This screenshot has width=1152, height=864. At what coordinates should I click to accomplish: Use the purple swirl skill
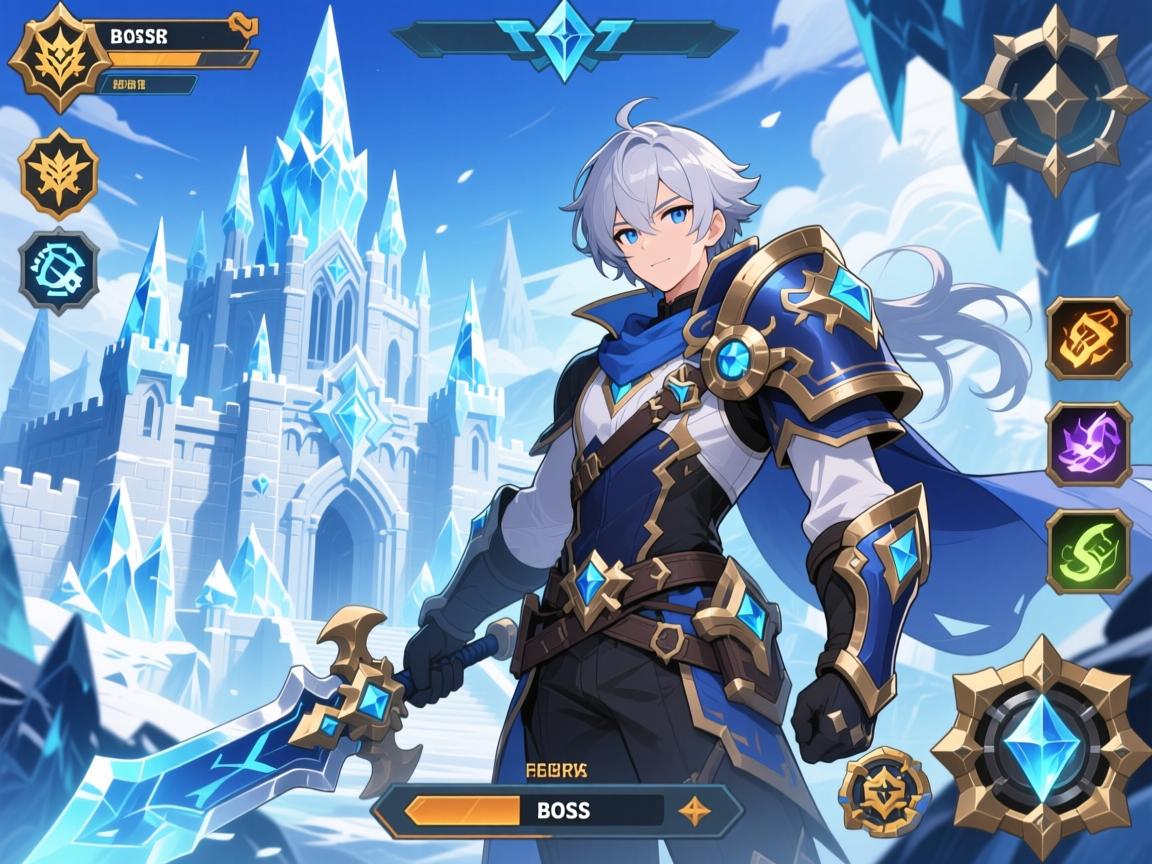(x=1088, y=444)
